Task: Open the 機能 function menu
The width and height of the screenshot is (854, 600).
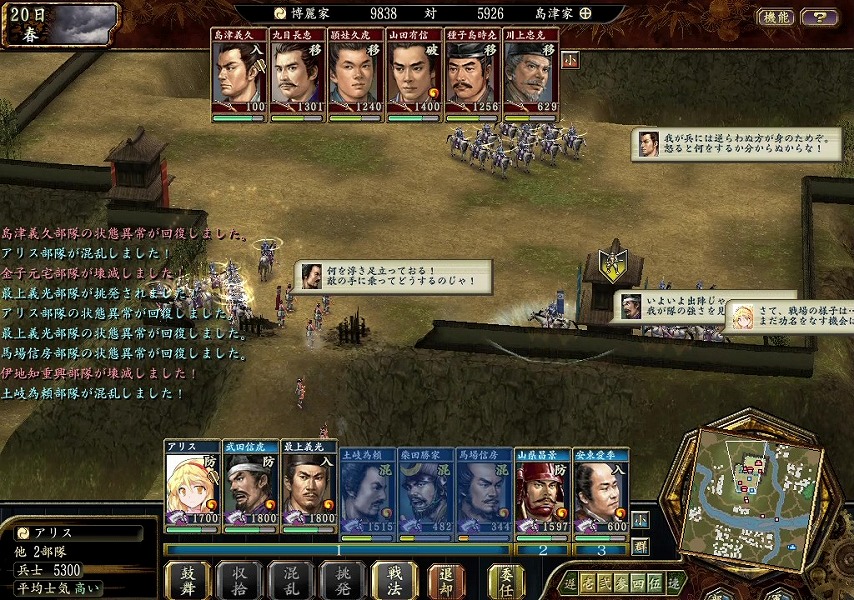Action: point(775,17)
